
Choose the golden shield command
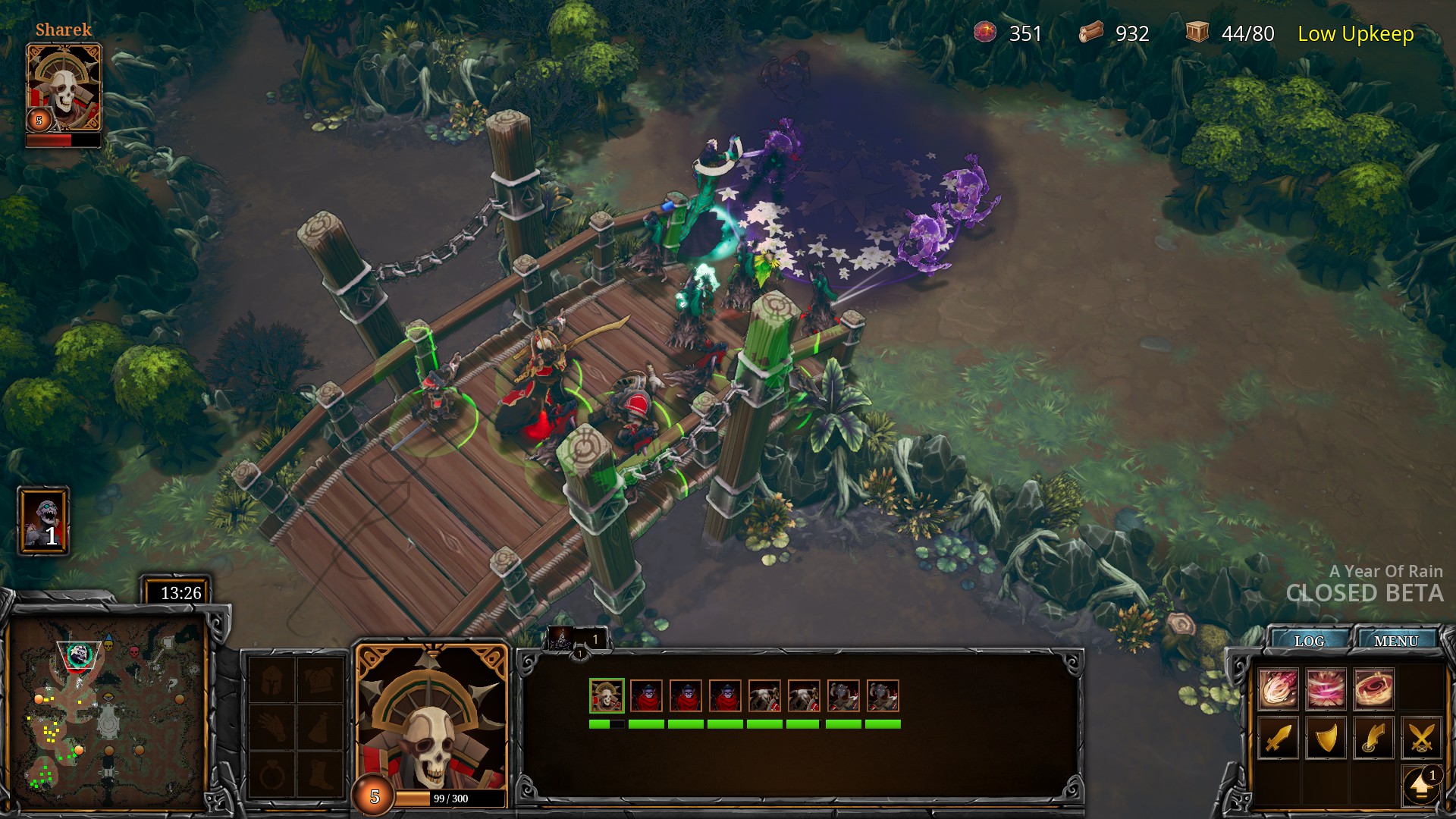[x=1326, y=737]
